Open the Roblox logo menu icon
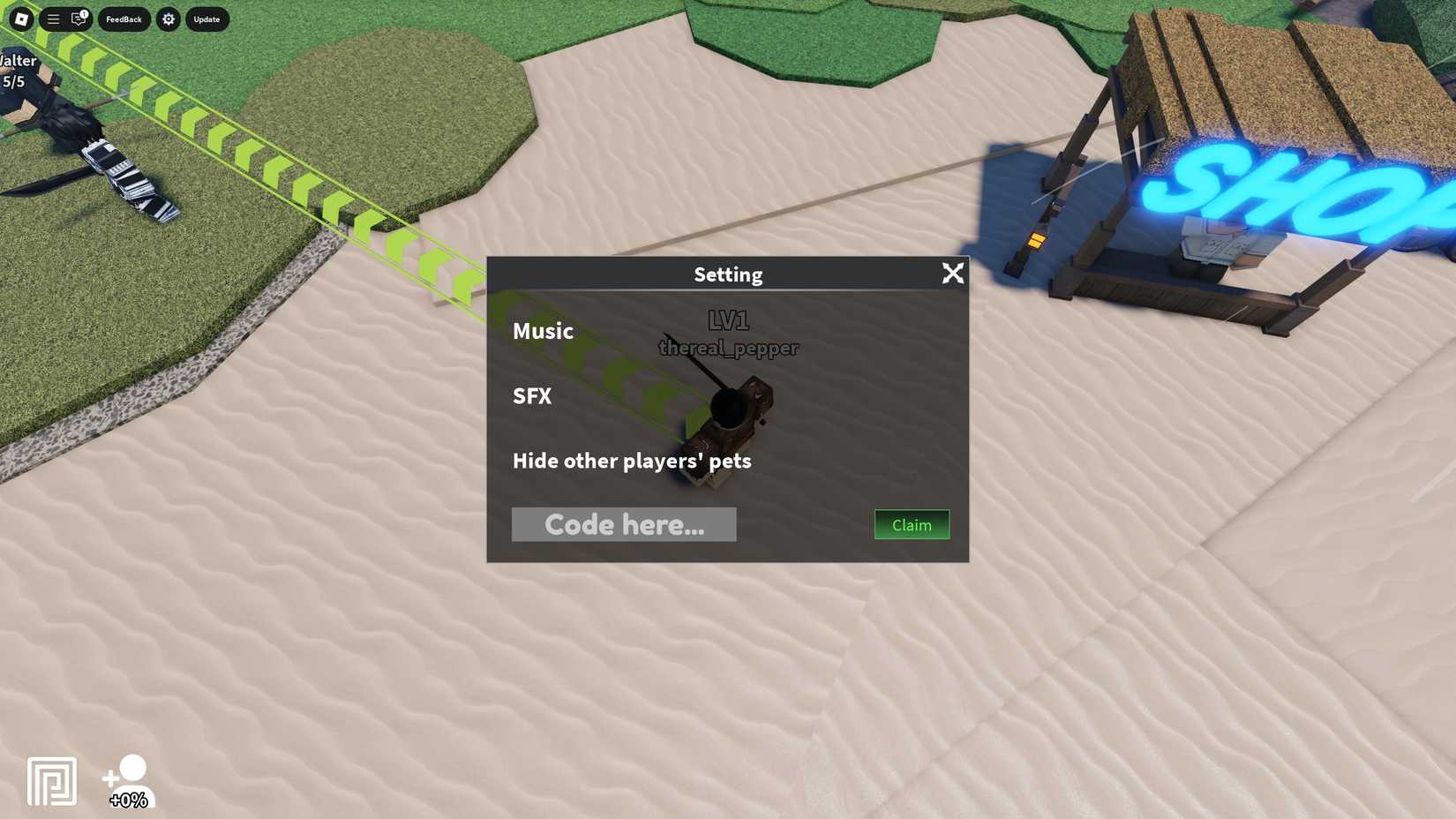Viewport: 1456px width, 819px height. [21, 19]
